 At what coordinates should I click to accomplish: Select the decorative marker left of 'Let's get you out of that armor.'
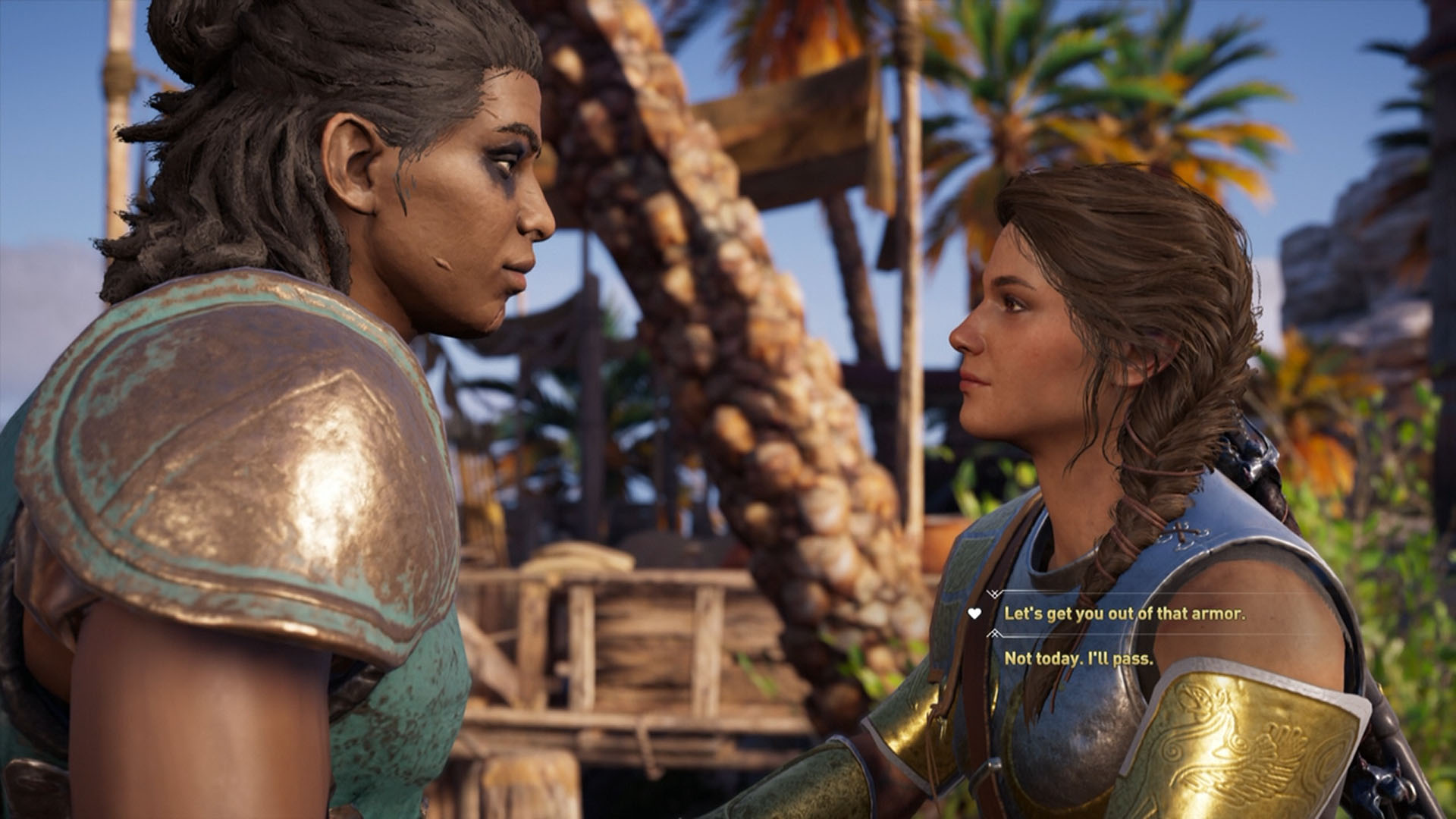(x=974, y=613)
